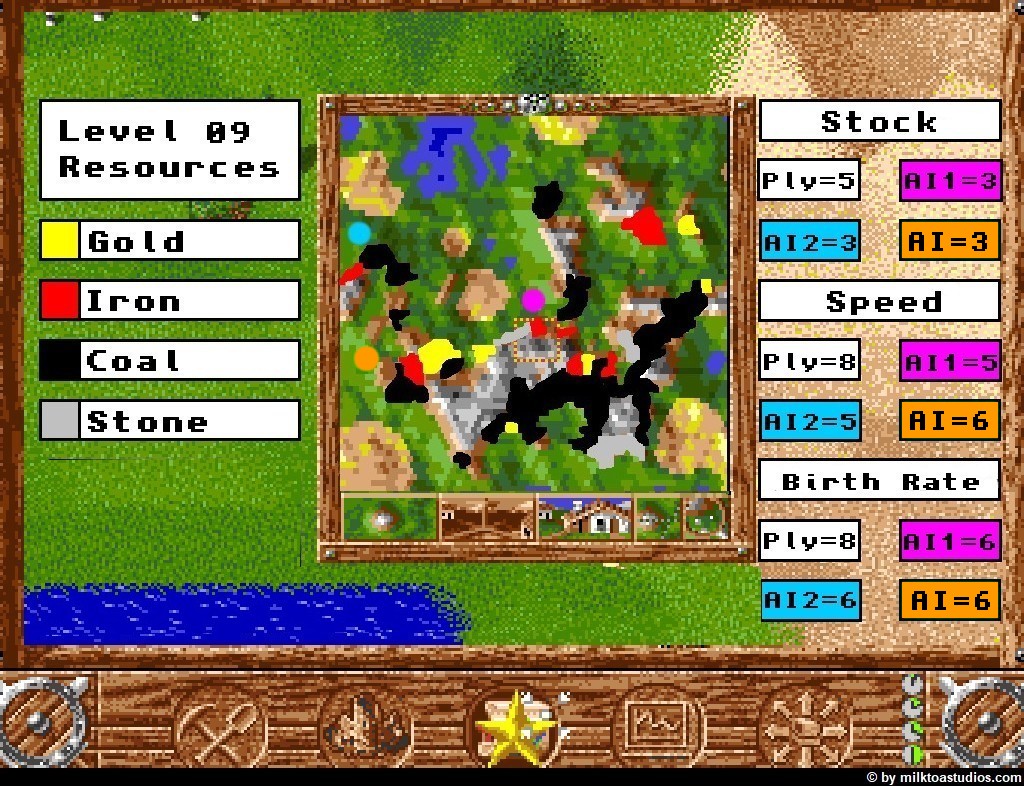Select the Stone legend entry

click(x=170, y=420)
